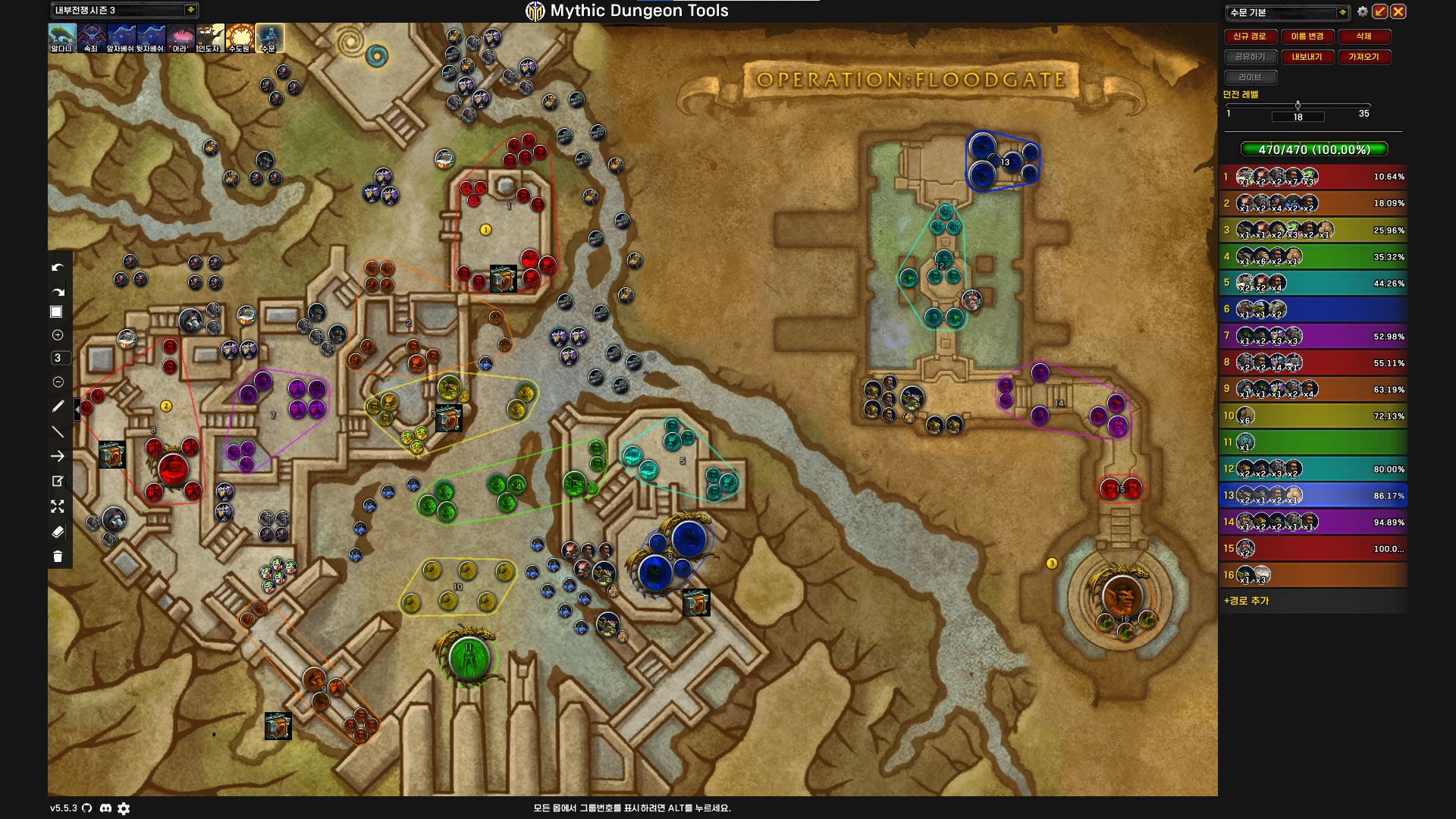This screenshot has height=819, width=1456.
Task: Undo the last drawing action
Action: 58,268
